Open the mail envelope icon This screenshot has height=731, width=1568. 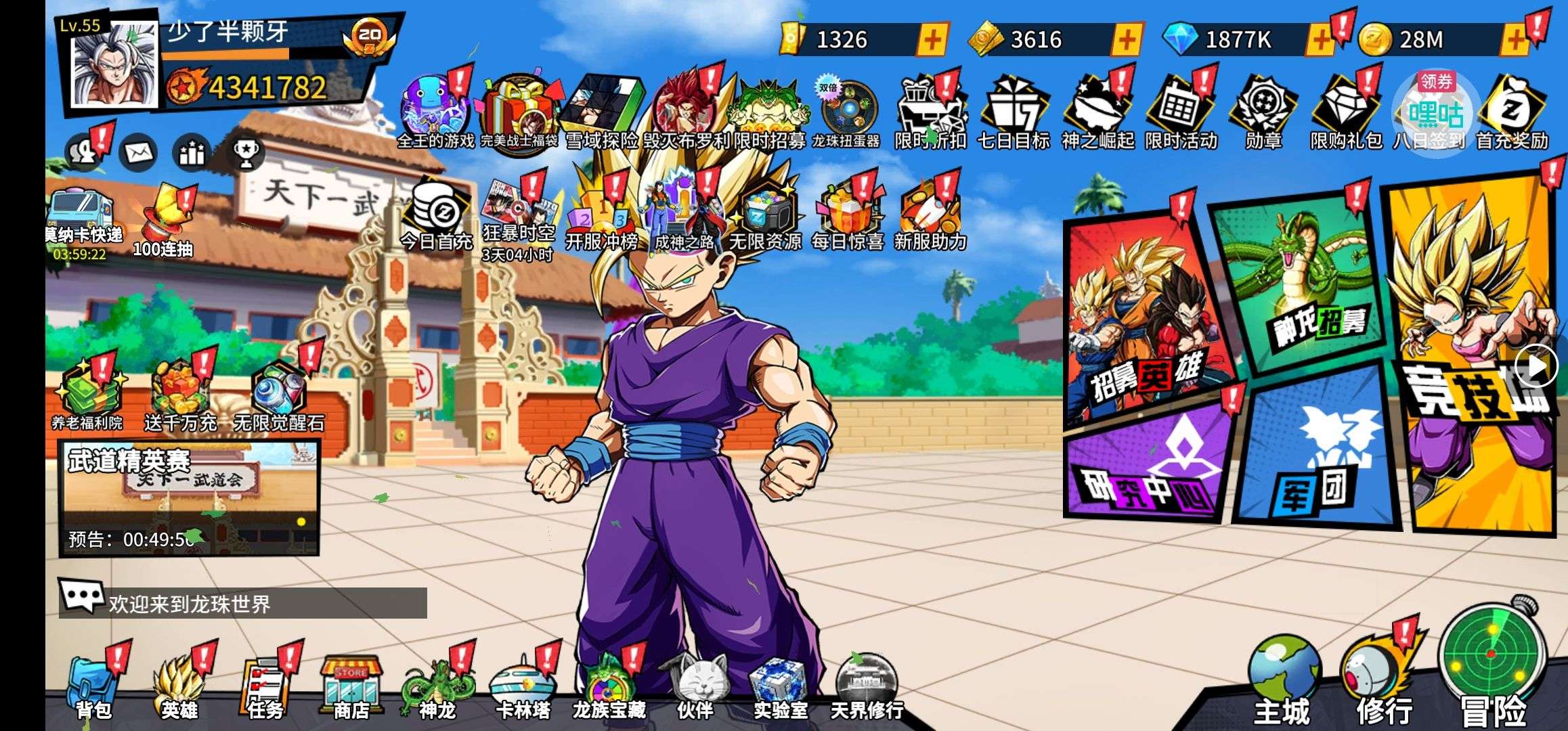[x=139, y=154]
